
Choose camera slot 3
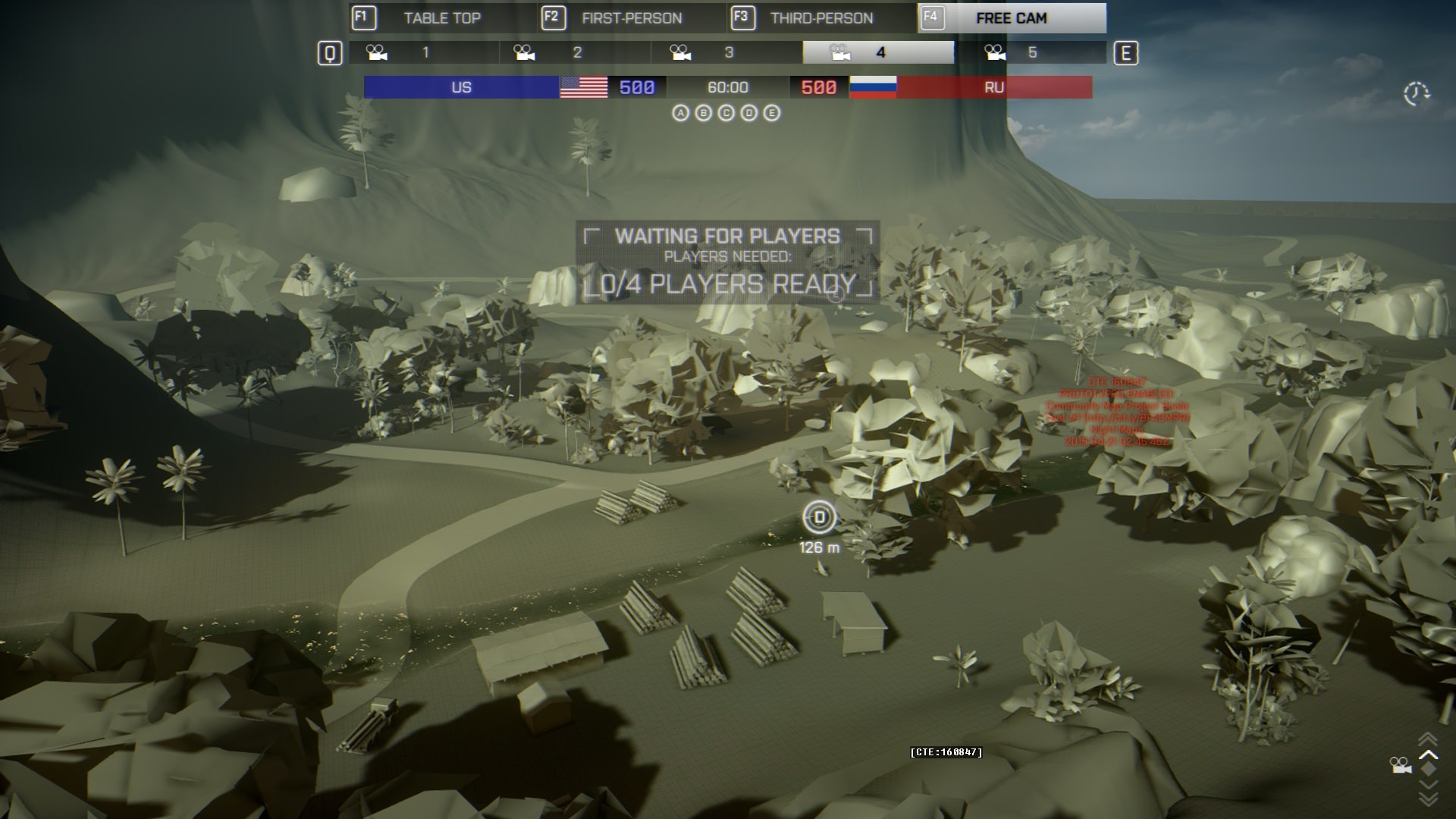(x=727, y=52)
